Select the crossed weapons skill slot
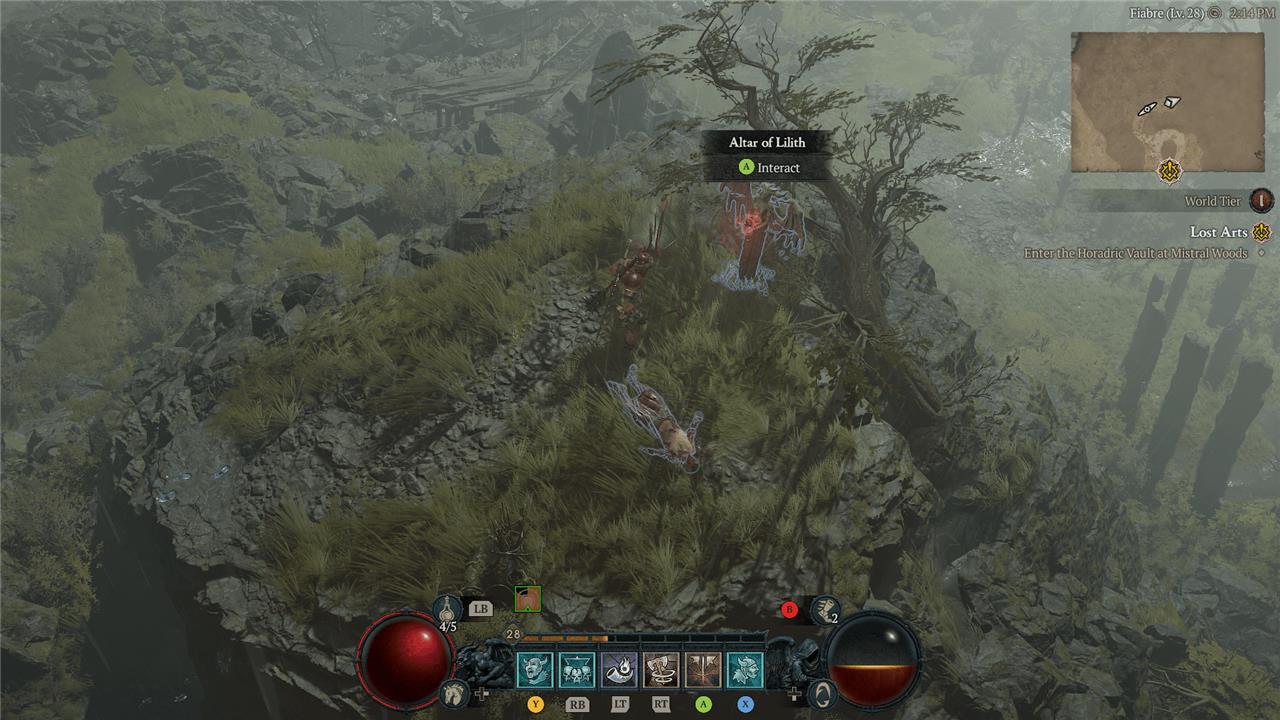The height and width of the screenshot is (720, 1280). [703, 669]
